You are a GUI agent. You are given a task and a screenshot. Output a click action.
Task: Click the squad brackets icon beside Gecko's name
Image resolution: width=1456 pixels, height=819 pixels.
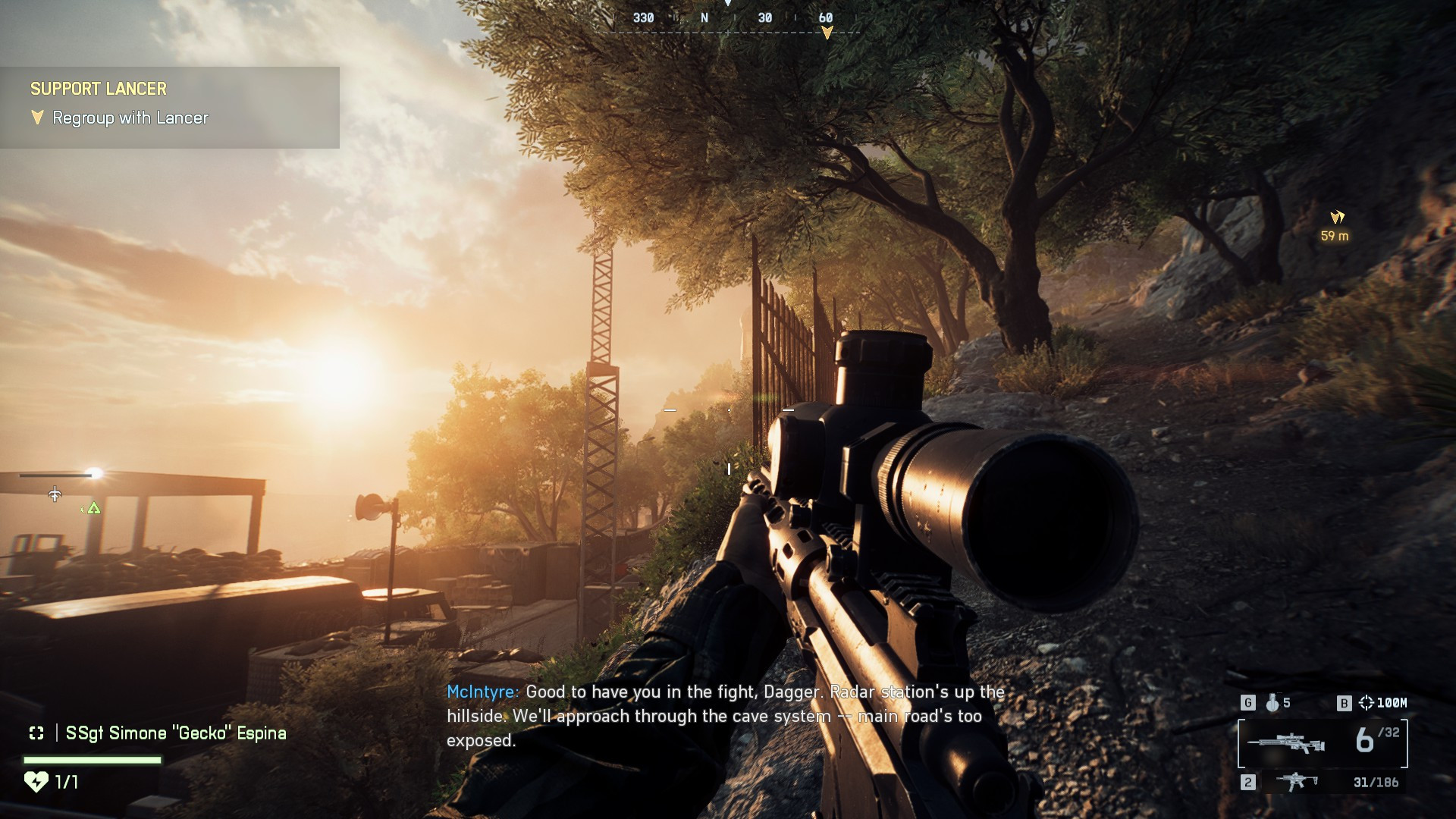pyautogui.click(x=36, y=733)
